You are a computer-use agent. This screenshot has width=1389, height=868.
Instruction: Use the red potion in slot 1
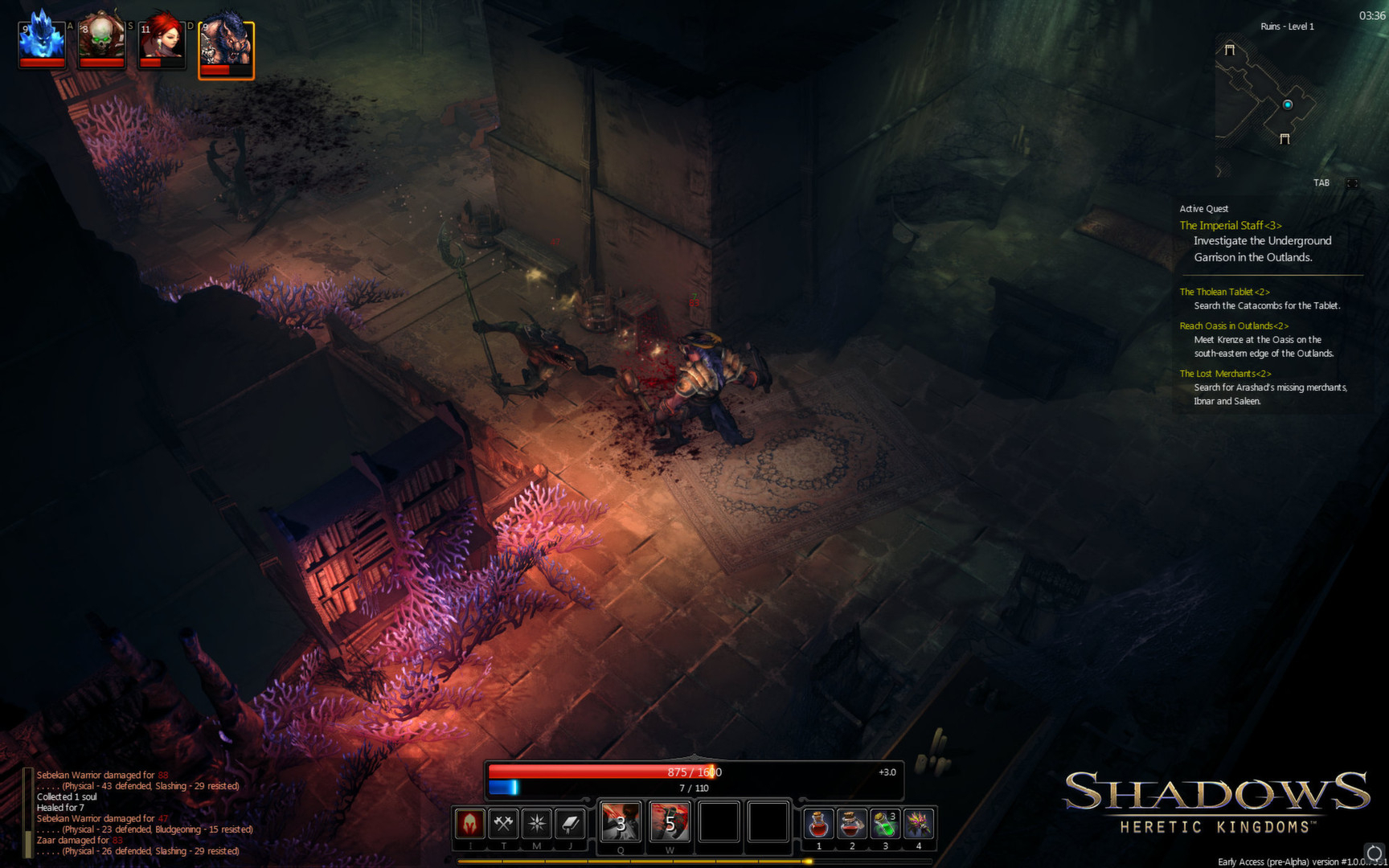point(818,824)
